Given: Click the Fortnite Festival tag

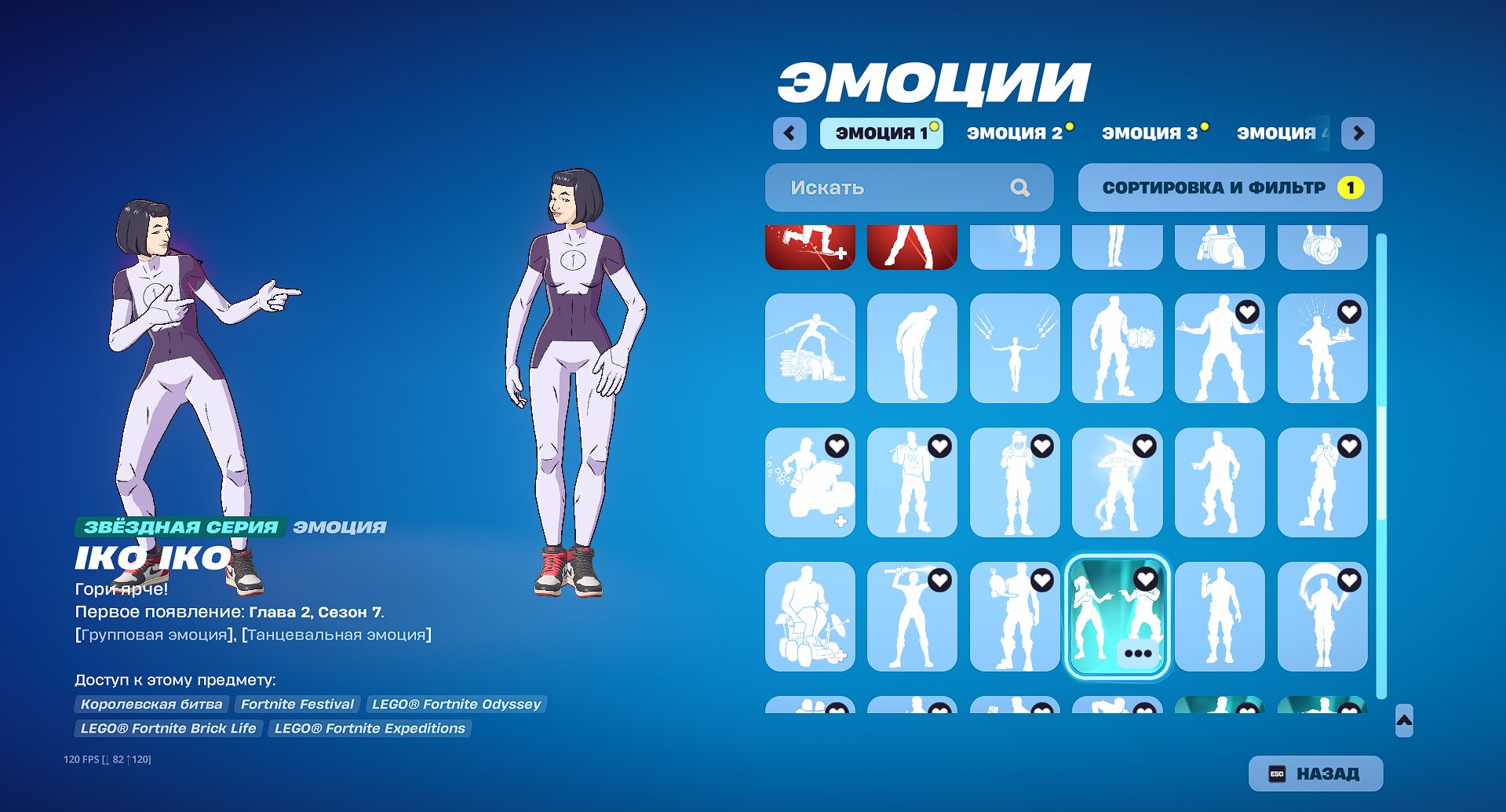Looking at the screenshot, I should (x=297, y=704).
